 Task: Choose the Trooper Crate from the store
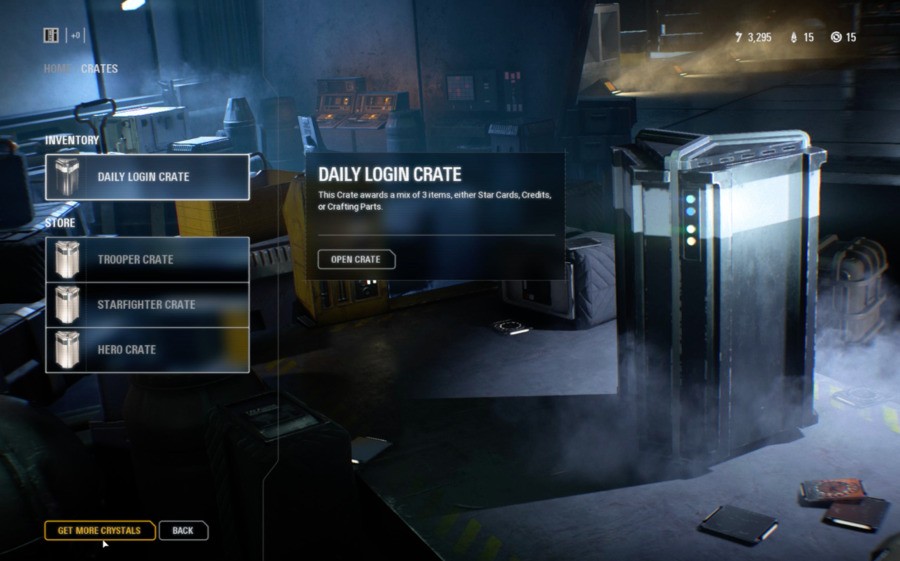[x=147, y=260]
